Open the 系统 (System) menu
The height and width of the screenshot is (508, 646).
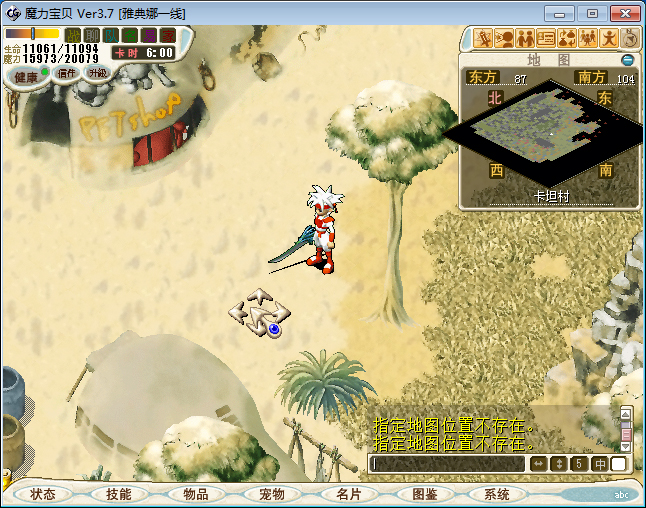497,494
